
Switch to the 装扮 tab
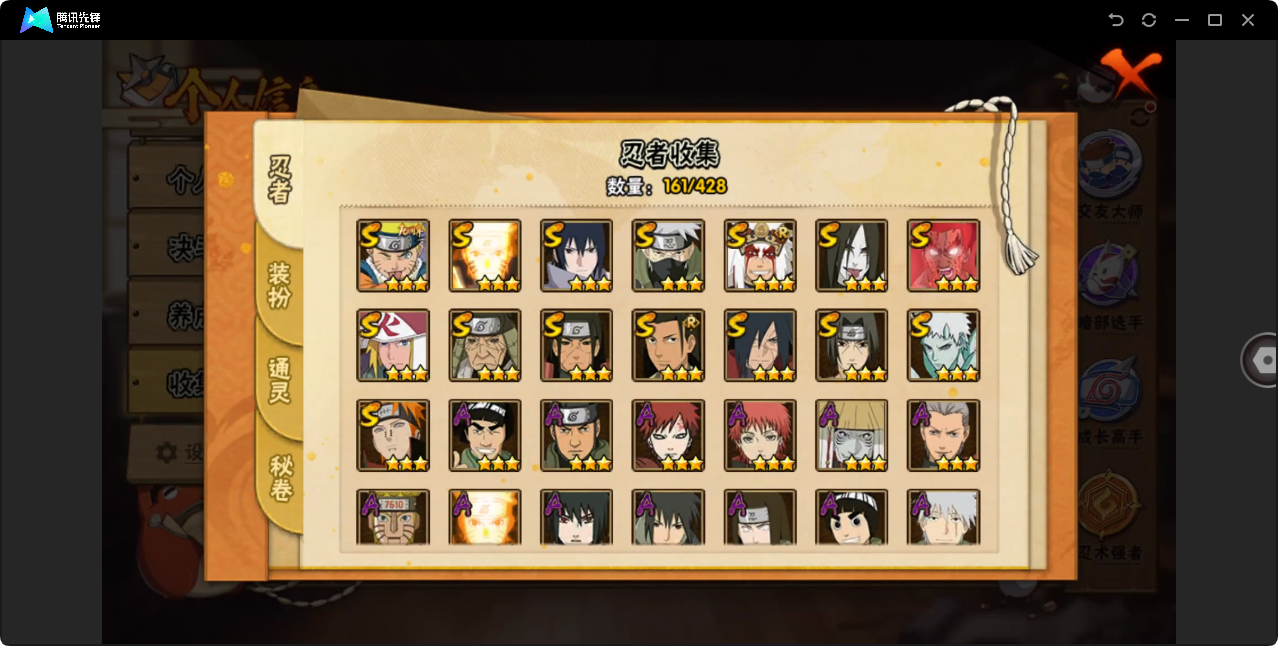(x=280, y=286)
